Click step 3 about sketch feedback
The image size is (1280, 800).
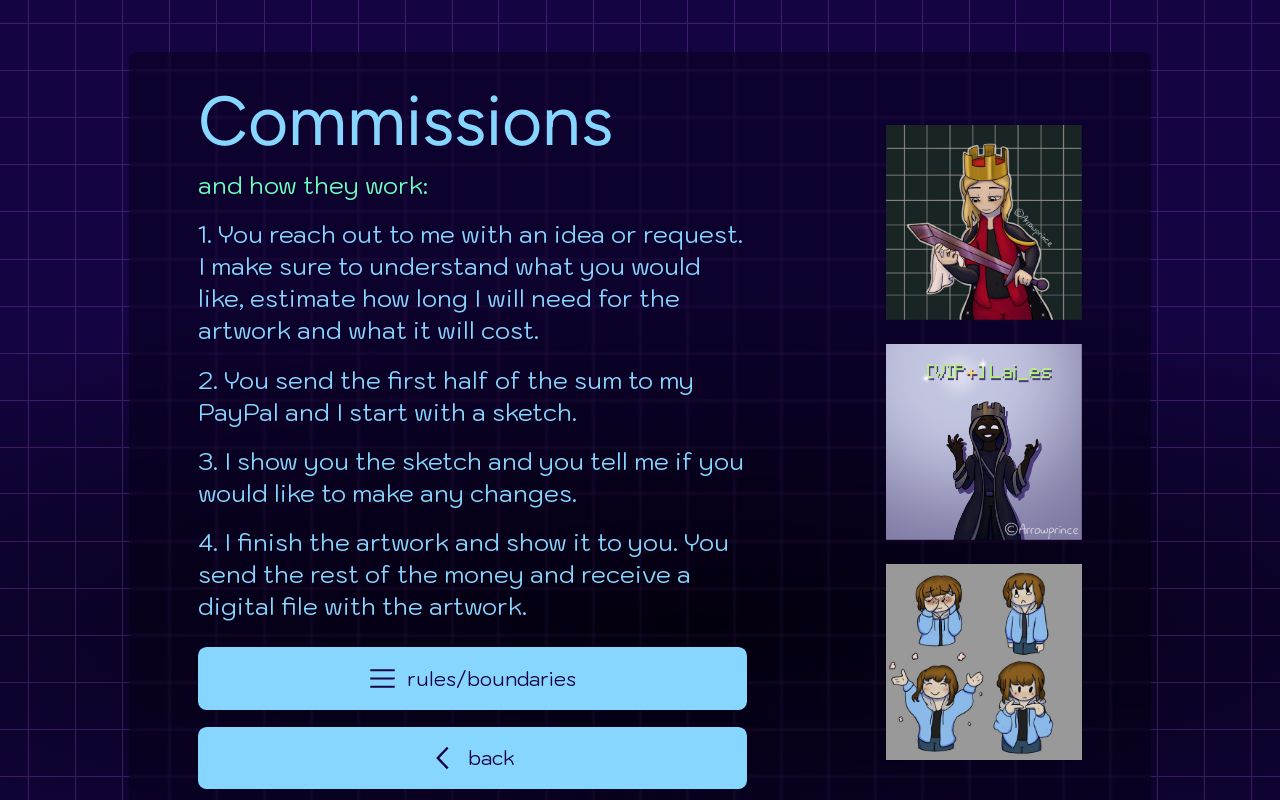(470, 477)
